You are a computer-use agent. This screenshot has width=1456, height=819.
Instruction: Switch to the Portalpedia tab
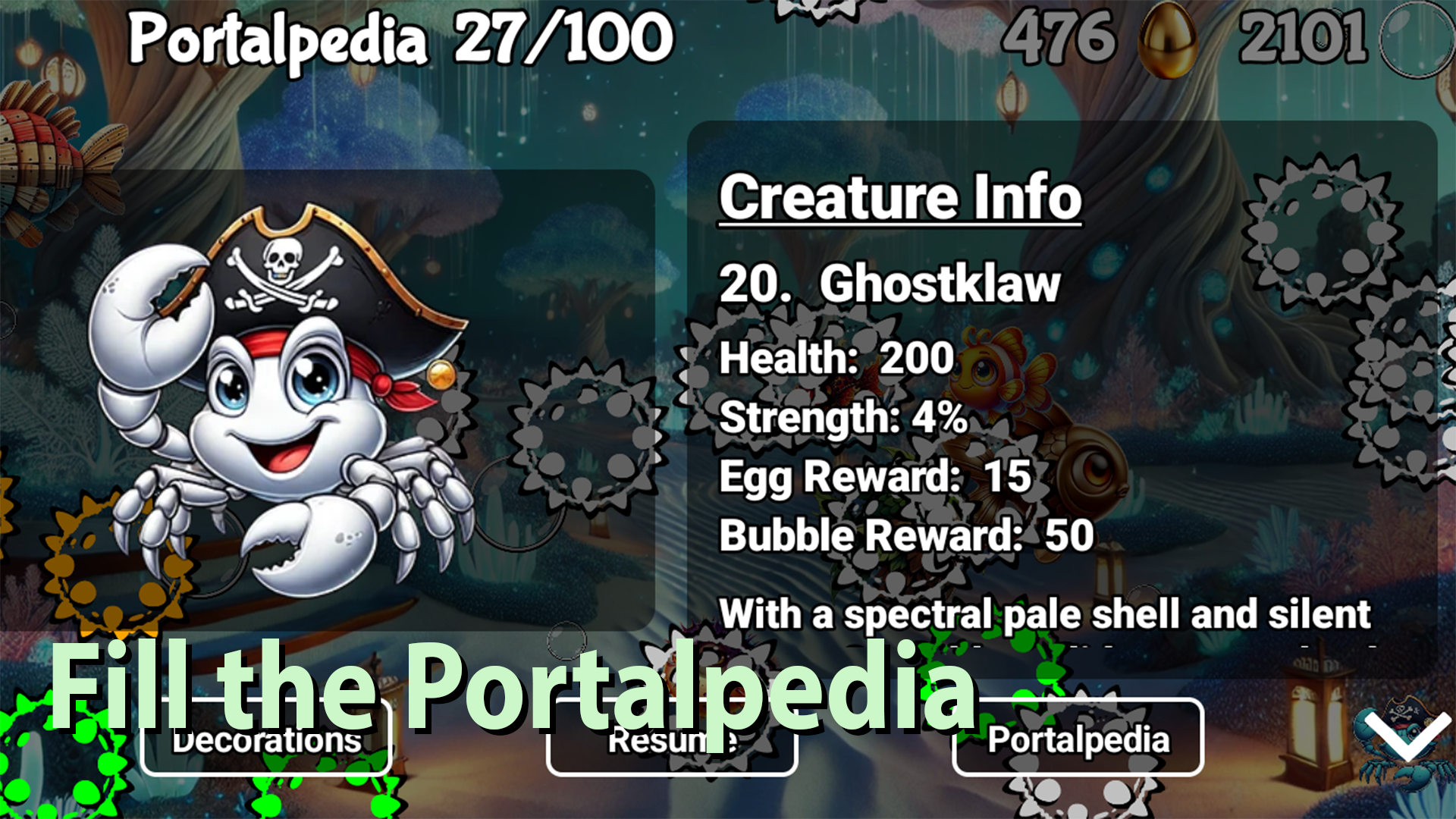click(x=1077, y=742)
